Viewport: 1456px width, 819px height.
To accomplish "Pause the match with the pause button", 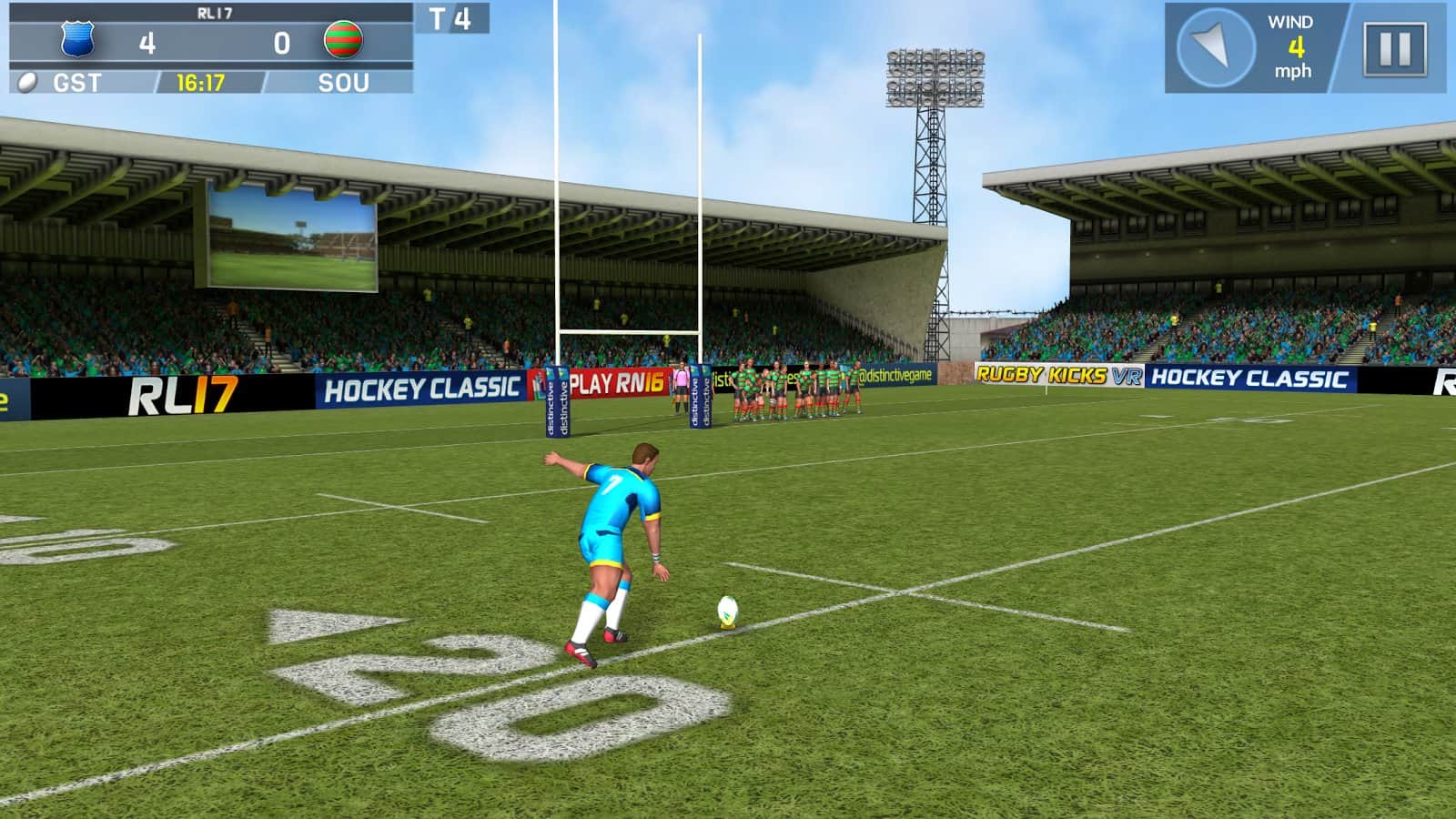I will click(x=1394, y=48).
